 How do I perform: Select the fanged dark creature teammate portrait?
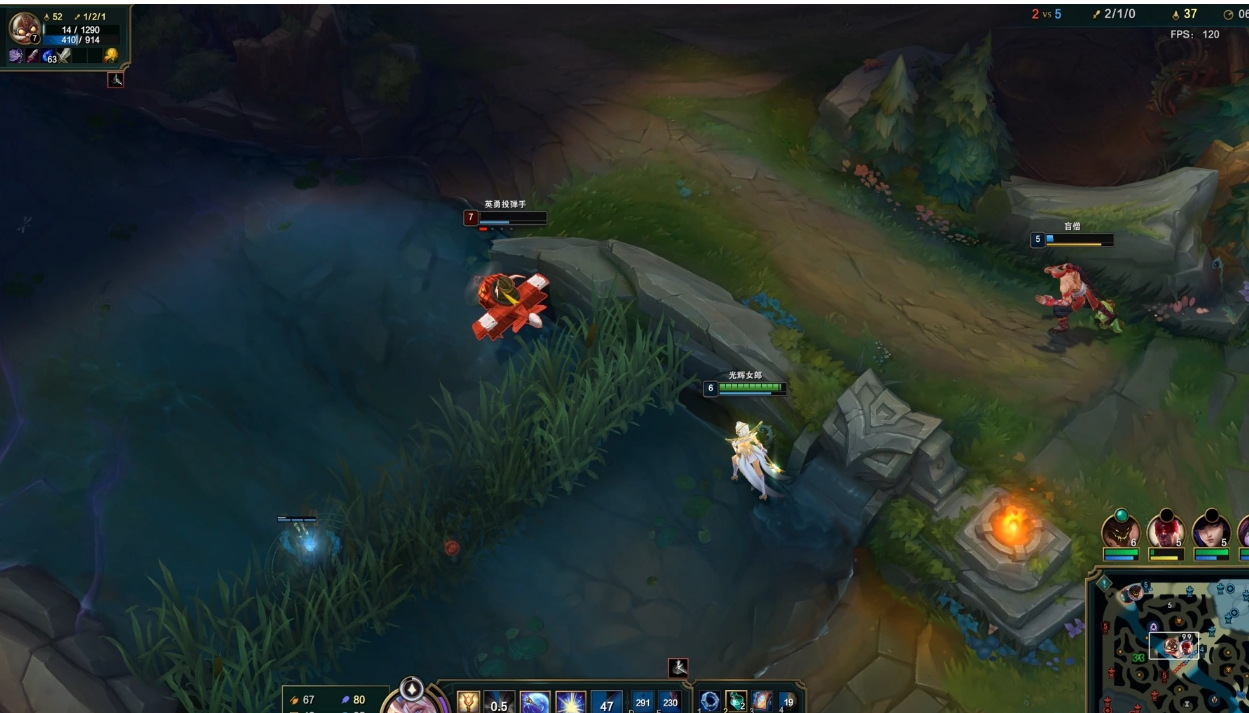1120,531
